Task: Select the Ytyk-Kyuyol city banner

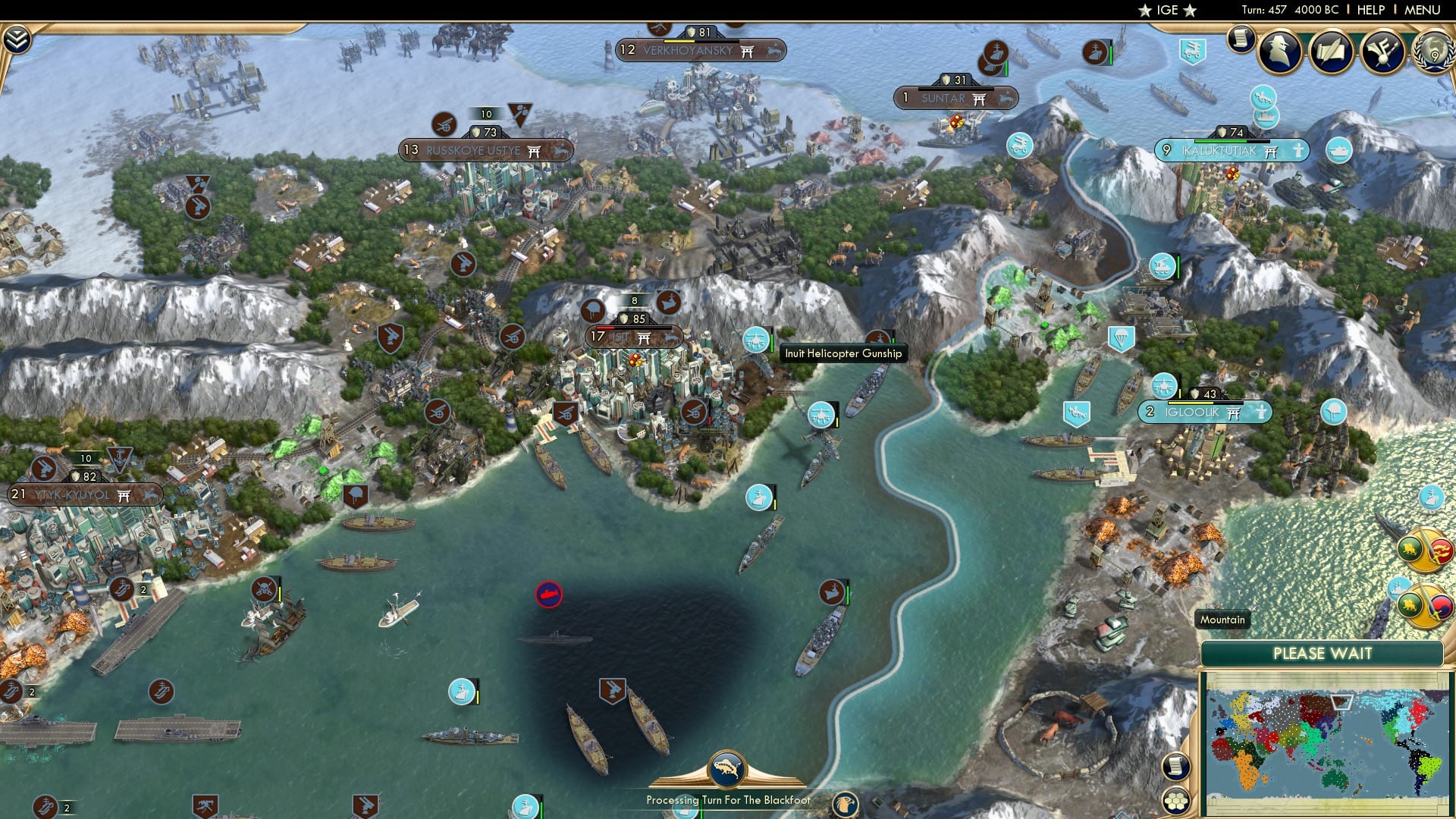Action: pos(76,494)
